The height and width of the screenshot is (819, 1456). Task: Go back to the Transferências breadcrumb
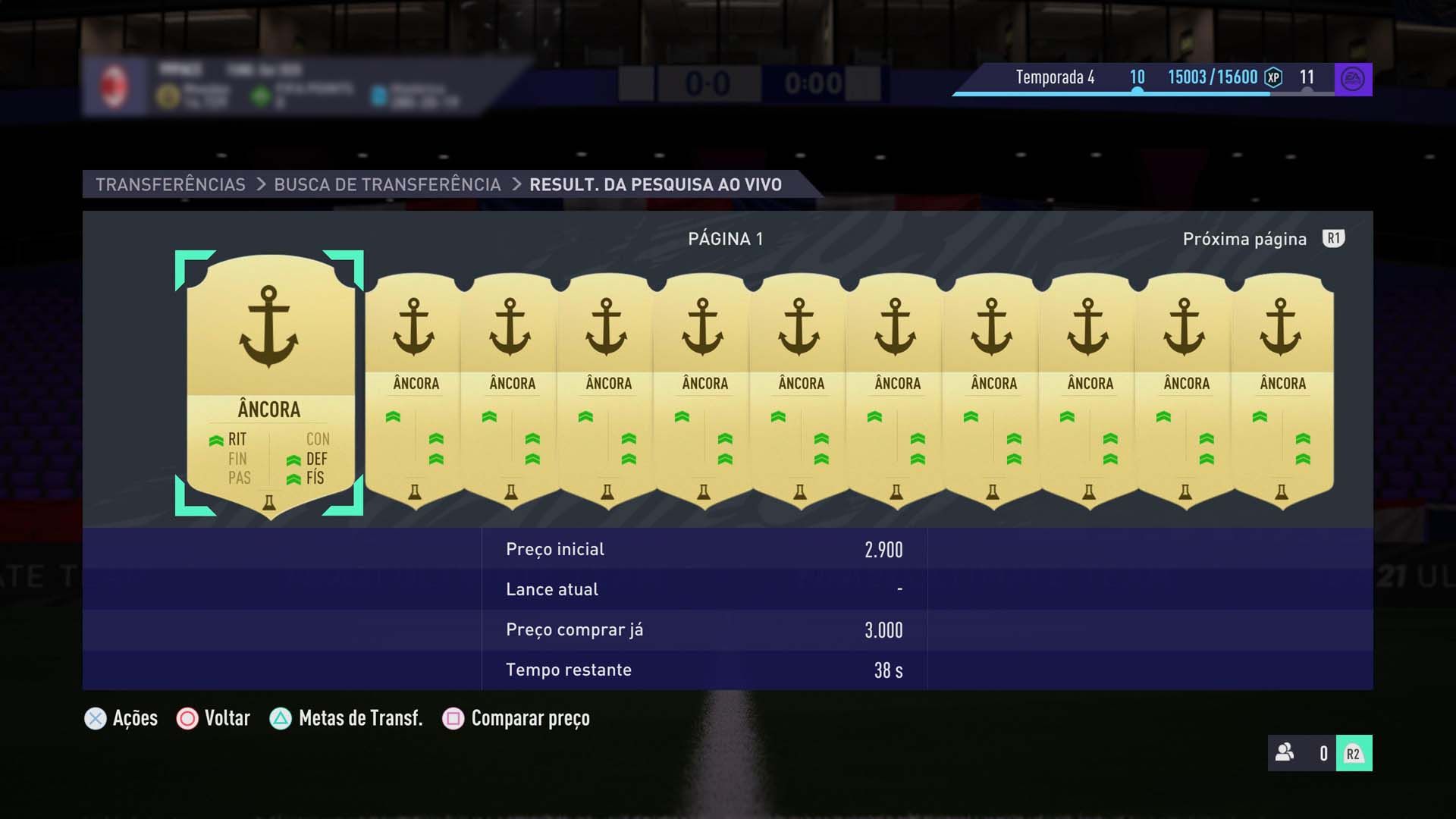pos(171,184)
